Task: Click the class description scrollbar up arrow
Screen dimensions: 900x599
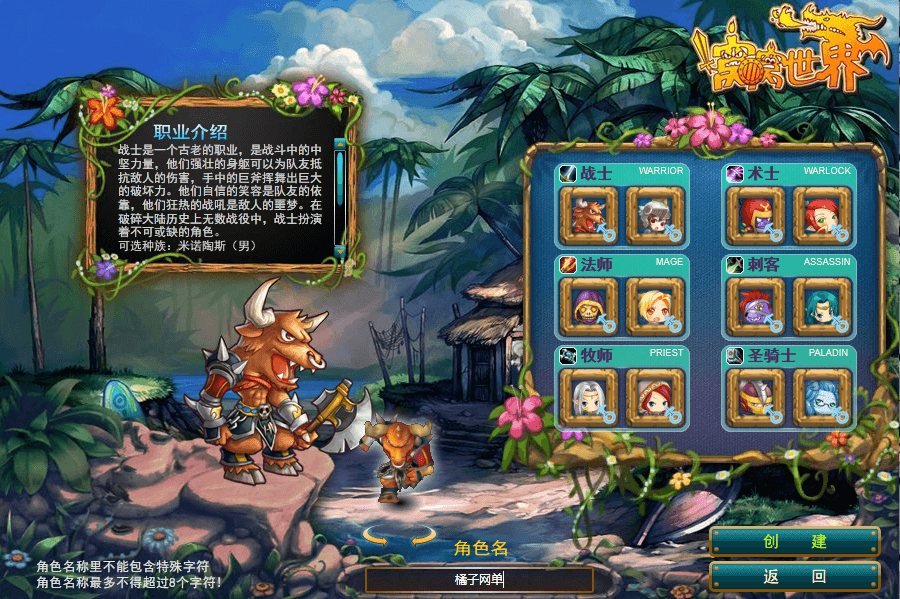Action: [340, 143]
